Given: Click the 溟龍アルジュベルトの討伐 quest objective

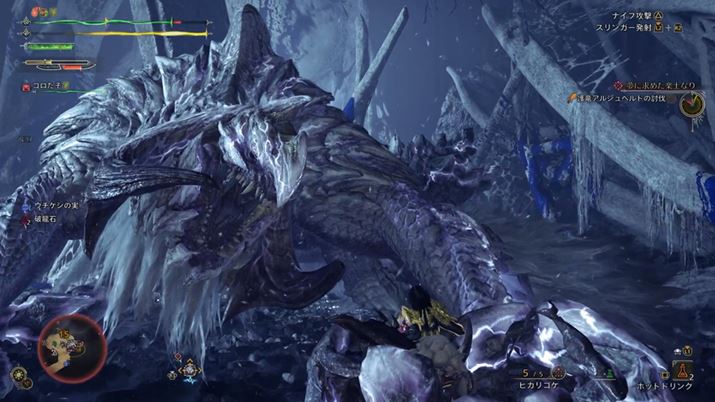Looking at the screenshot, I should (619, 98).
